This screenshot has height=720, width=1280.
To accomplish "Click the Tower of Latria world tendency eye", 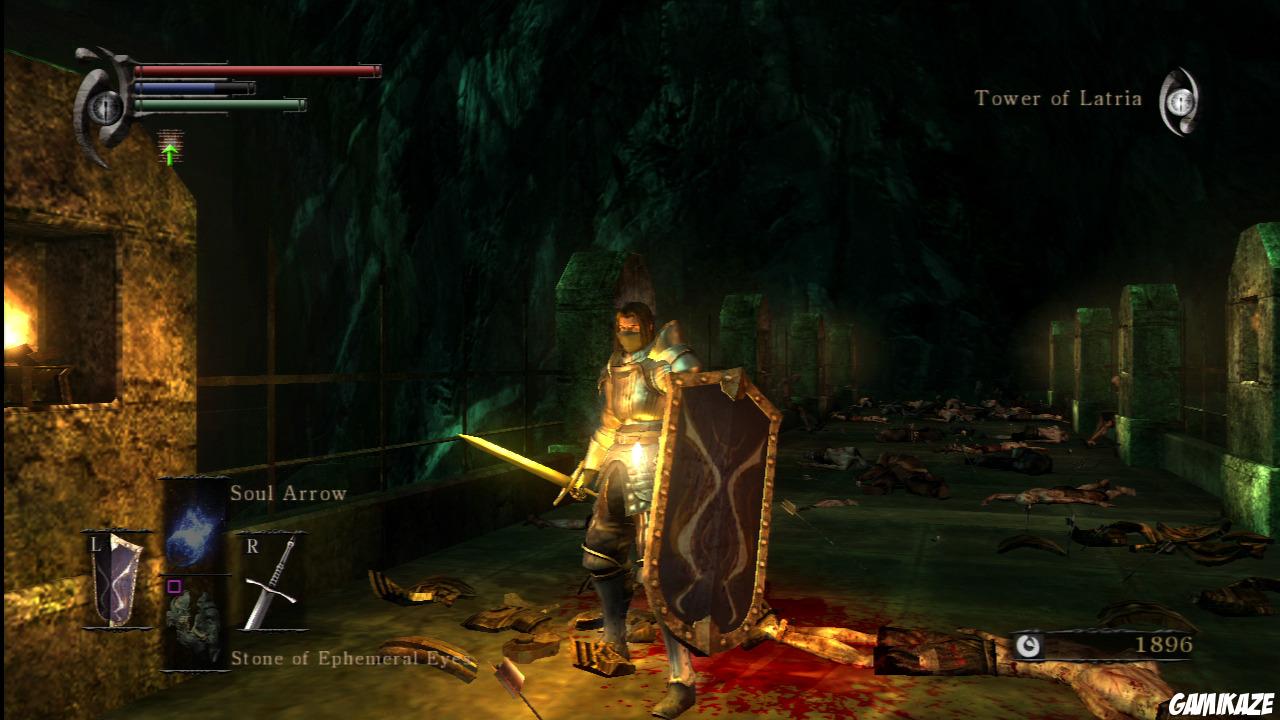I will tap(1180, 99).
